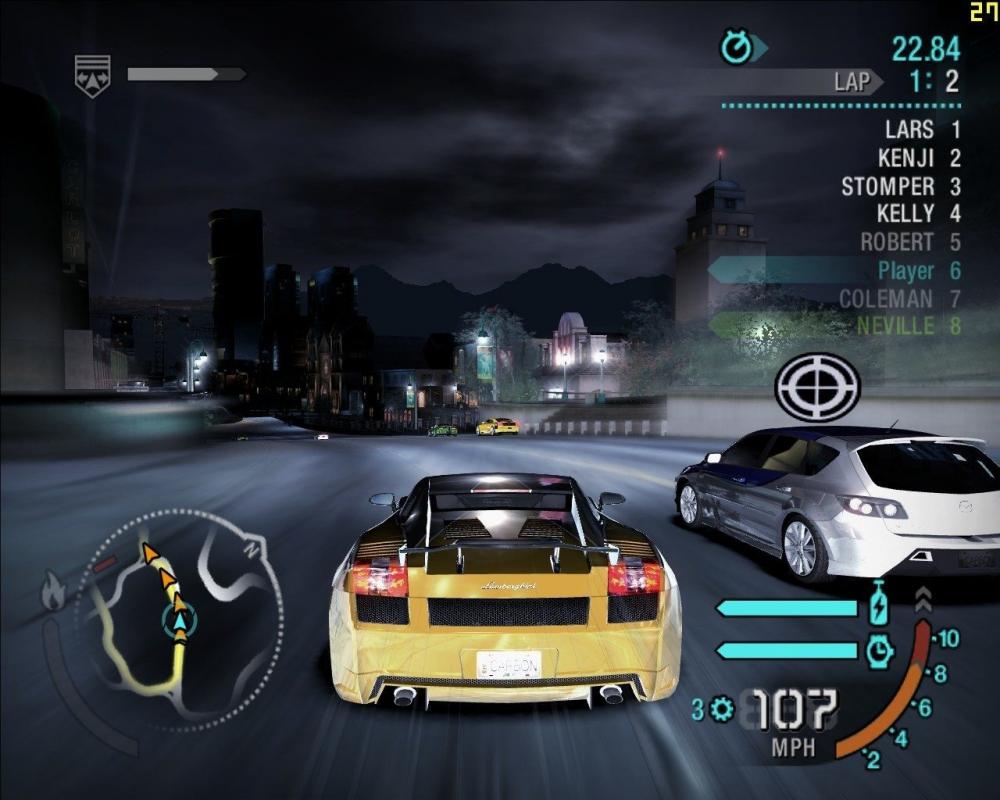Click the crew member crosshair target icon
The height and width of the screenshot is (800, 1000).
tap(817, 388)
